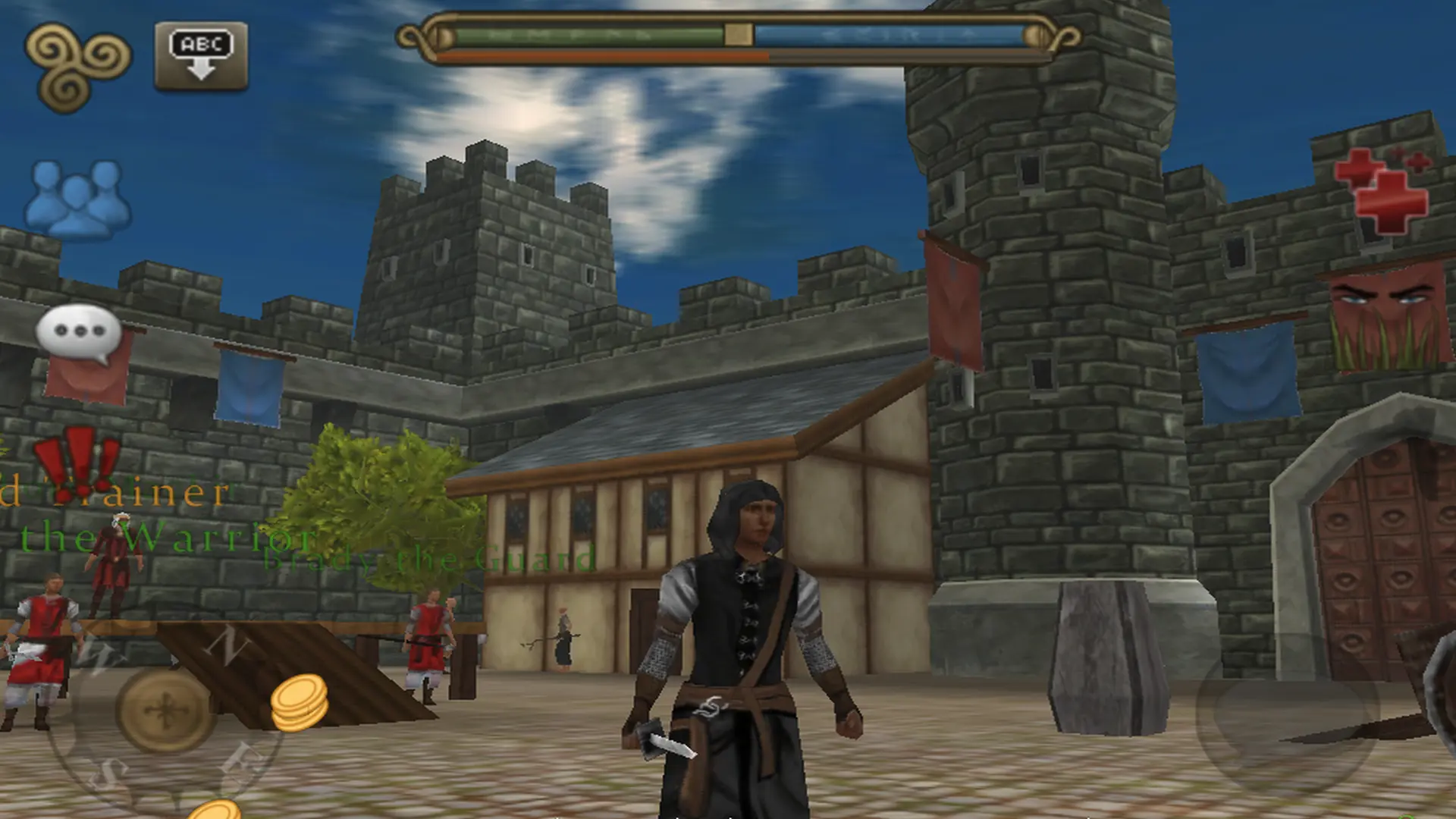Click the compass movement joystick
This screenshot has height=819, width=1456.
pos(165,710)
